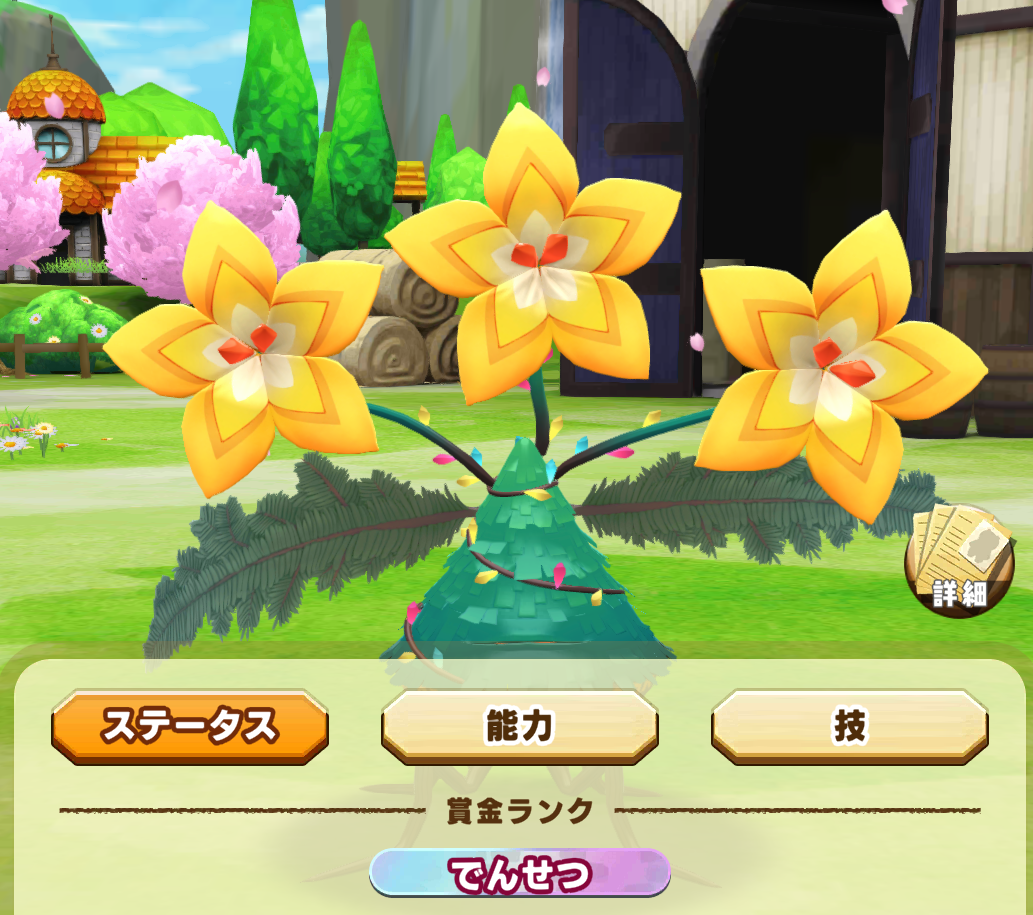Switch to the ステータス tab
Screen dimensions: 1033x915
(x=190, y=726)
